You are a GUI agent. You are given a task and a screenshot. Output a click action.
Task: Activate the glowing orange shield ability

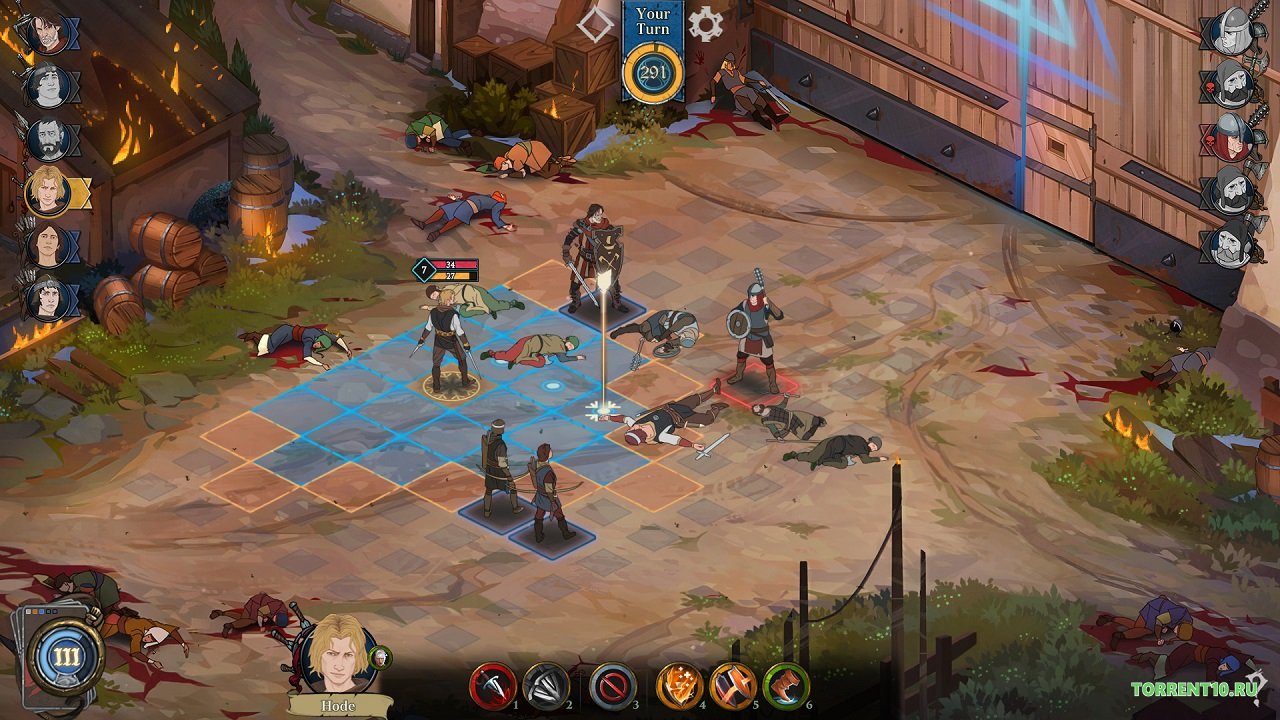[x=680, y=686]
